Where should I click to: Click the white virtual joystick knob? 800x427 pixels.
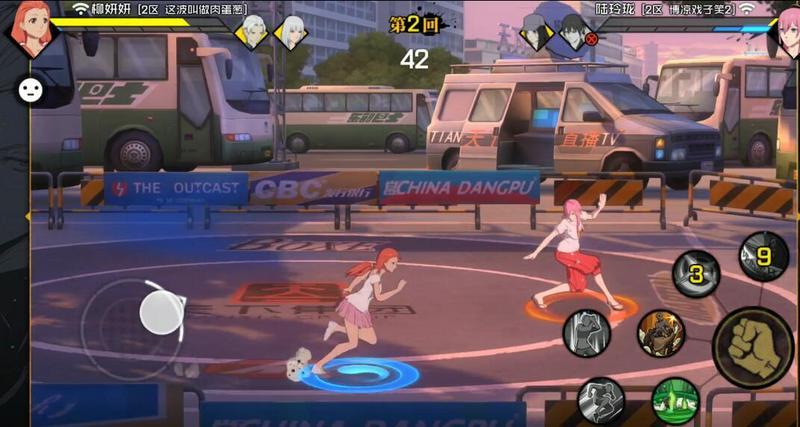click(x=159, y=313)
